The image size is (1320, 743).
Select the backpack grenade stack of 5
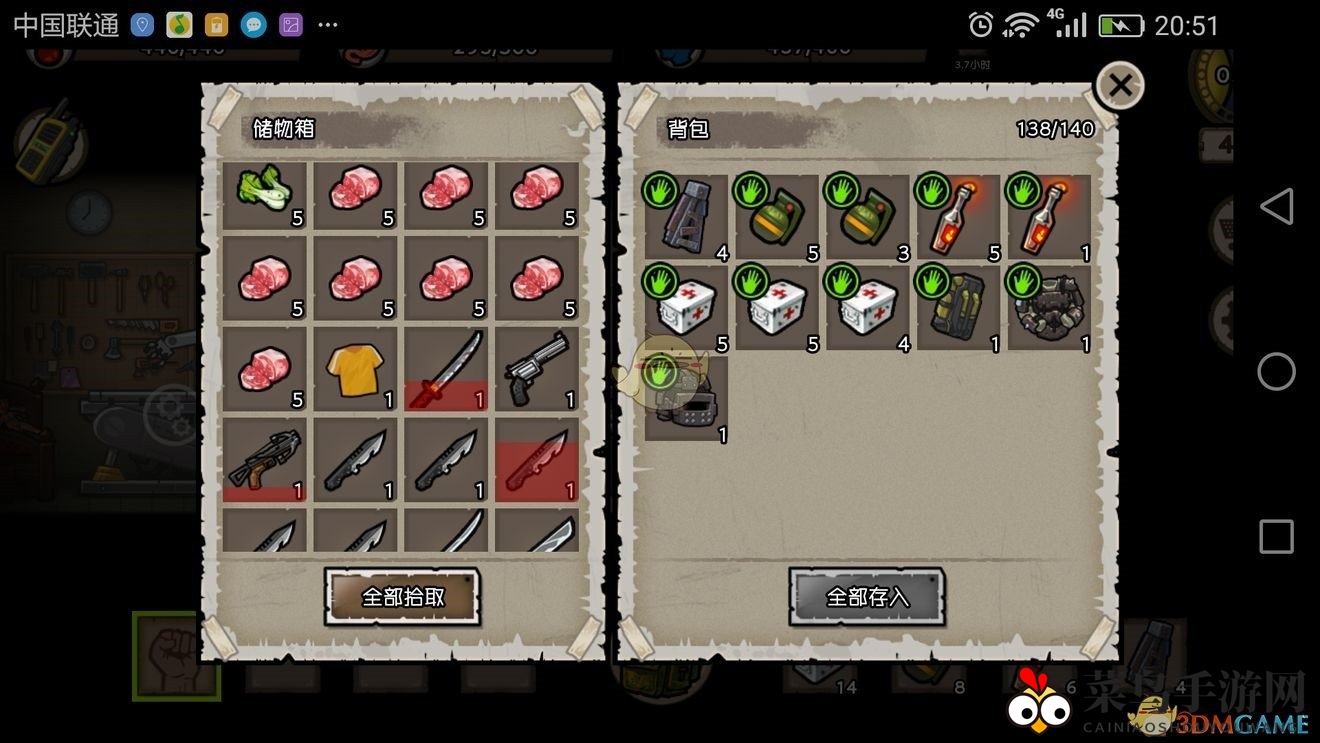[777, 218]
